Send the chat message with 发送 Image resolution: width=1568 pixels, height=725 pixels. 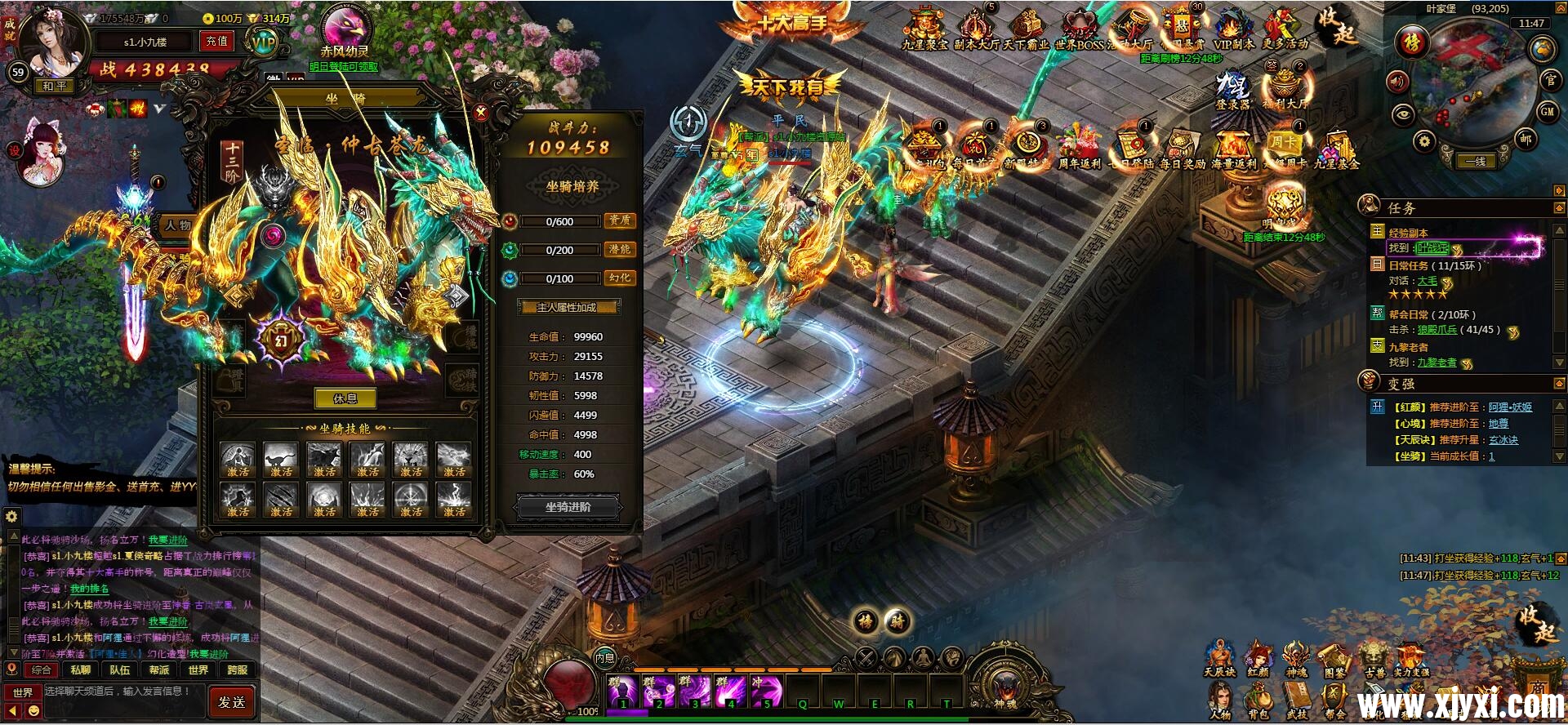coord(232,701)
